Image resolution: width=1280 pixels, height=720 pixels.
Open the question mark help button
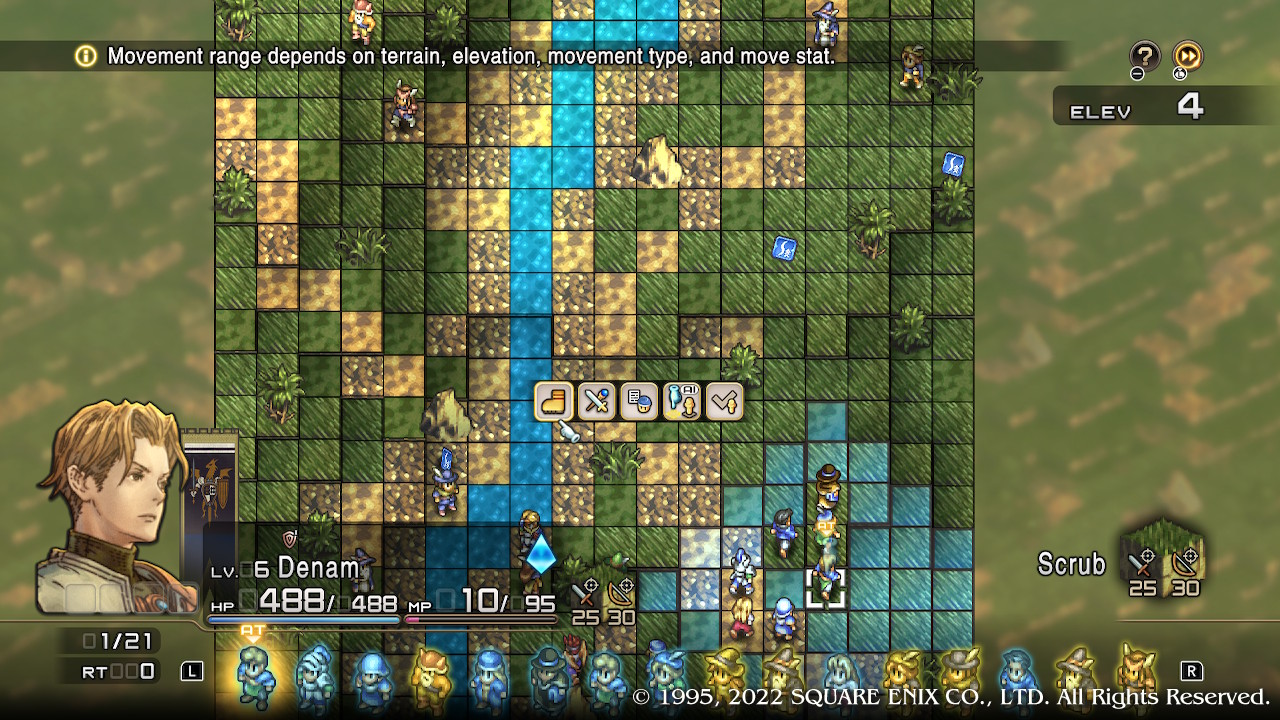(x=1145, y=56)
